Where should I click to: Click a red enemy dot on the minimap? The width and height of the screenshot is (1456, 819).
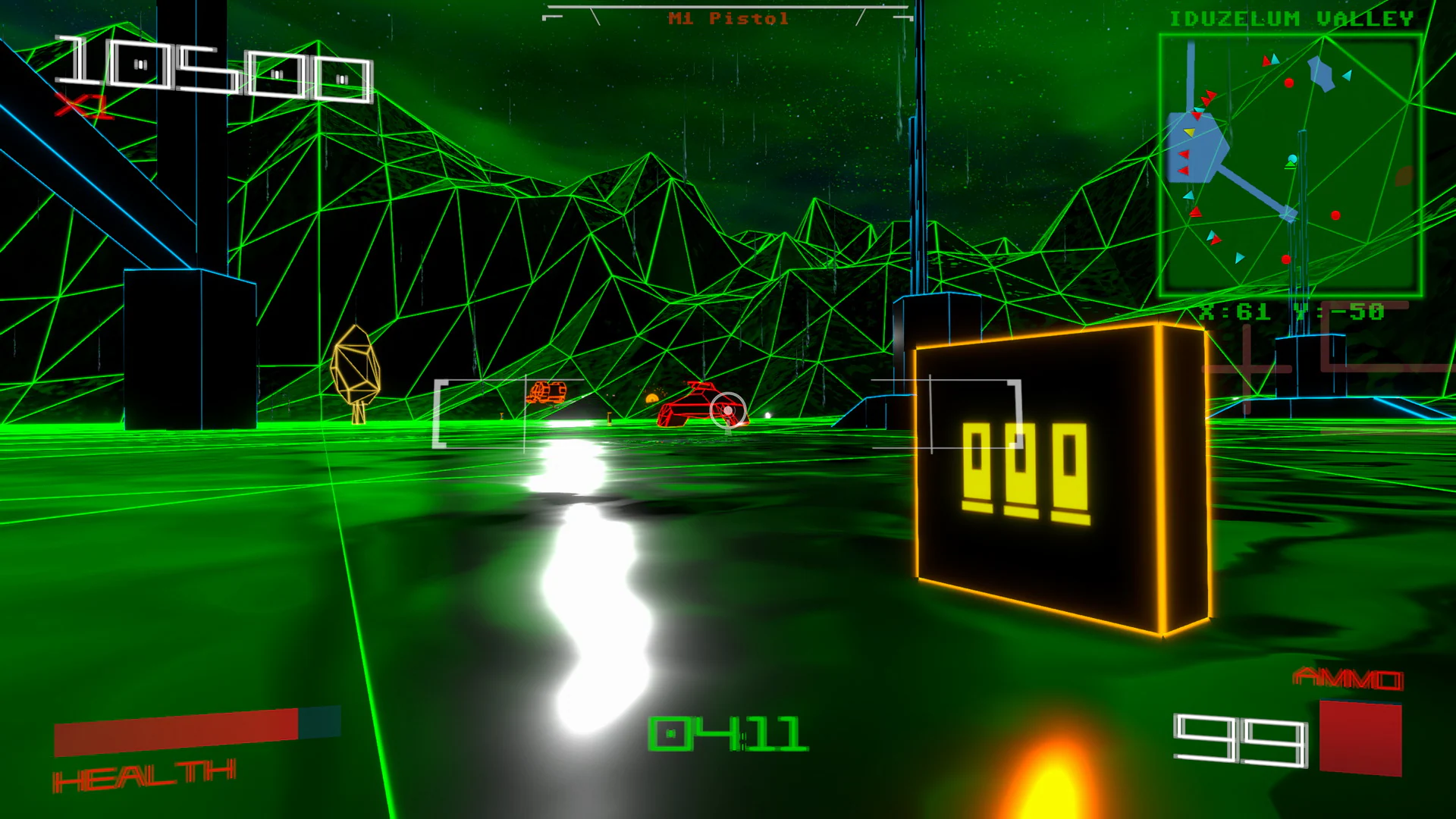click(x=1289, y=83)
